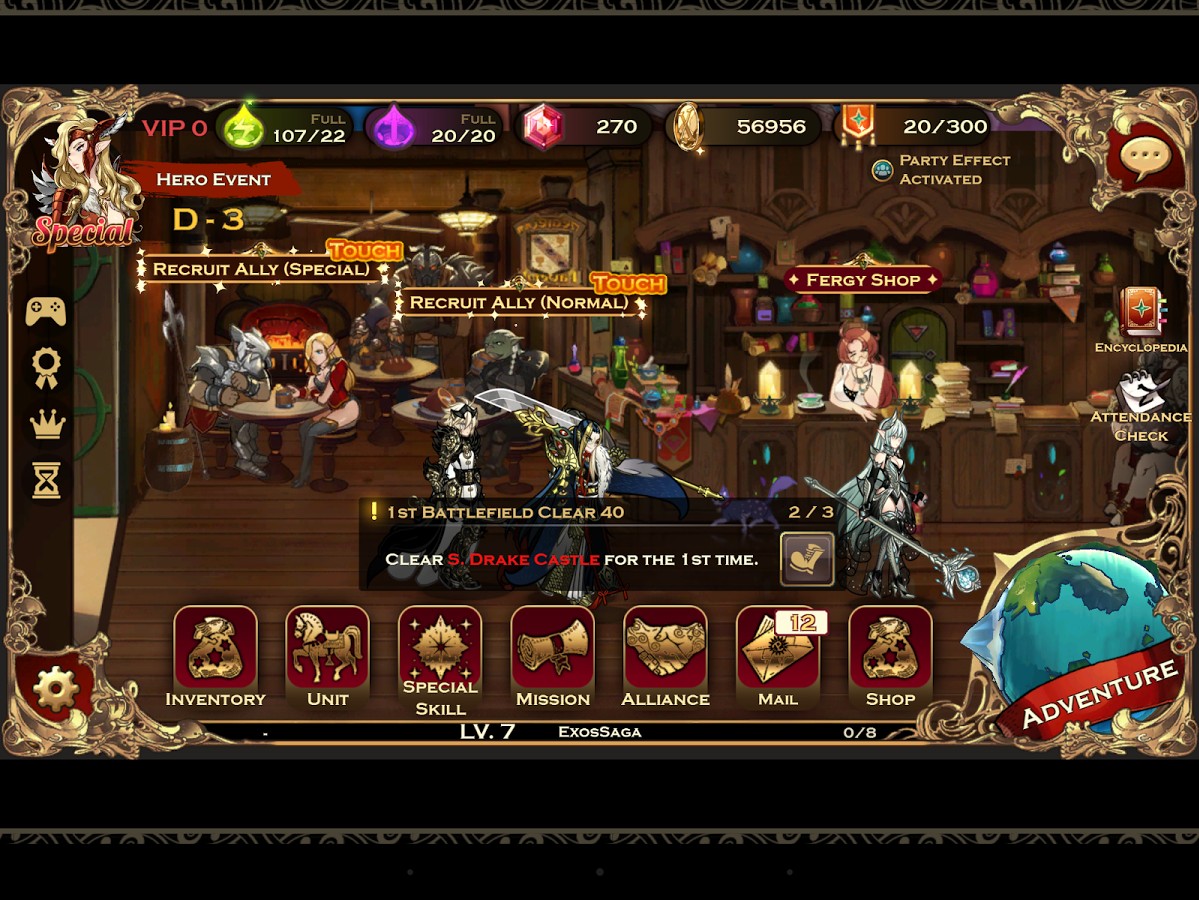This screenshot has height=900, width=1199.
Task: Open the Special Skill menu
Action: [440, 650]
